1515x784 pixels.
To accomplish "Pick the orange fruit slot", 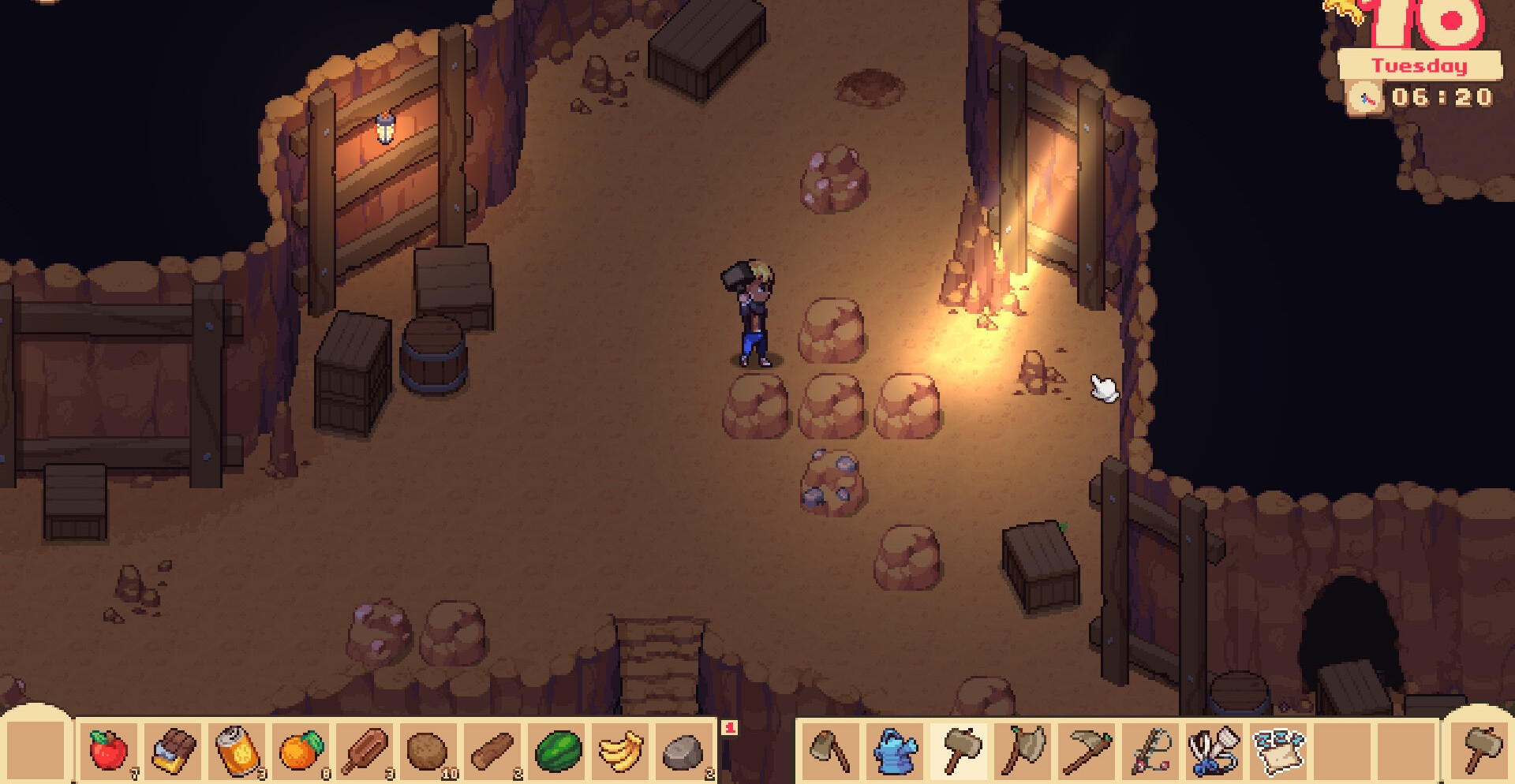I will [x=301, y=750].
